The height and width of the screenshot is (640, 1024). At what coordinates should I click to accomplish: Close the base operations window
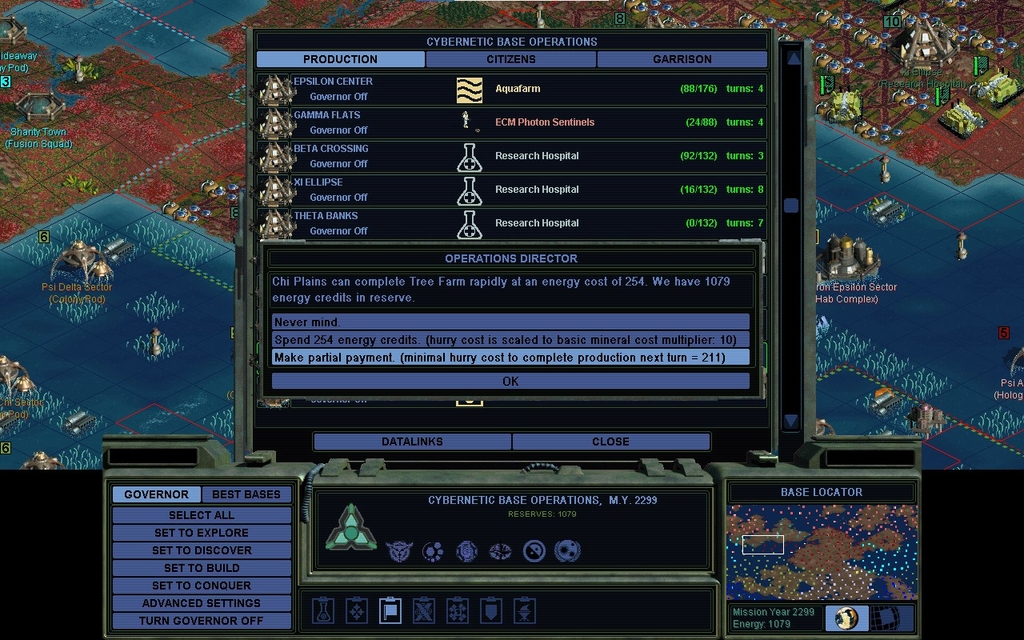click(x=610, y=441)
